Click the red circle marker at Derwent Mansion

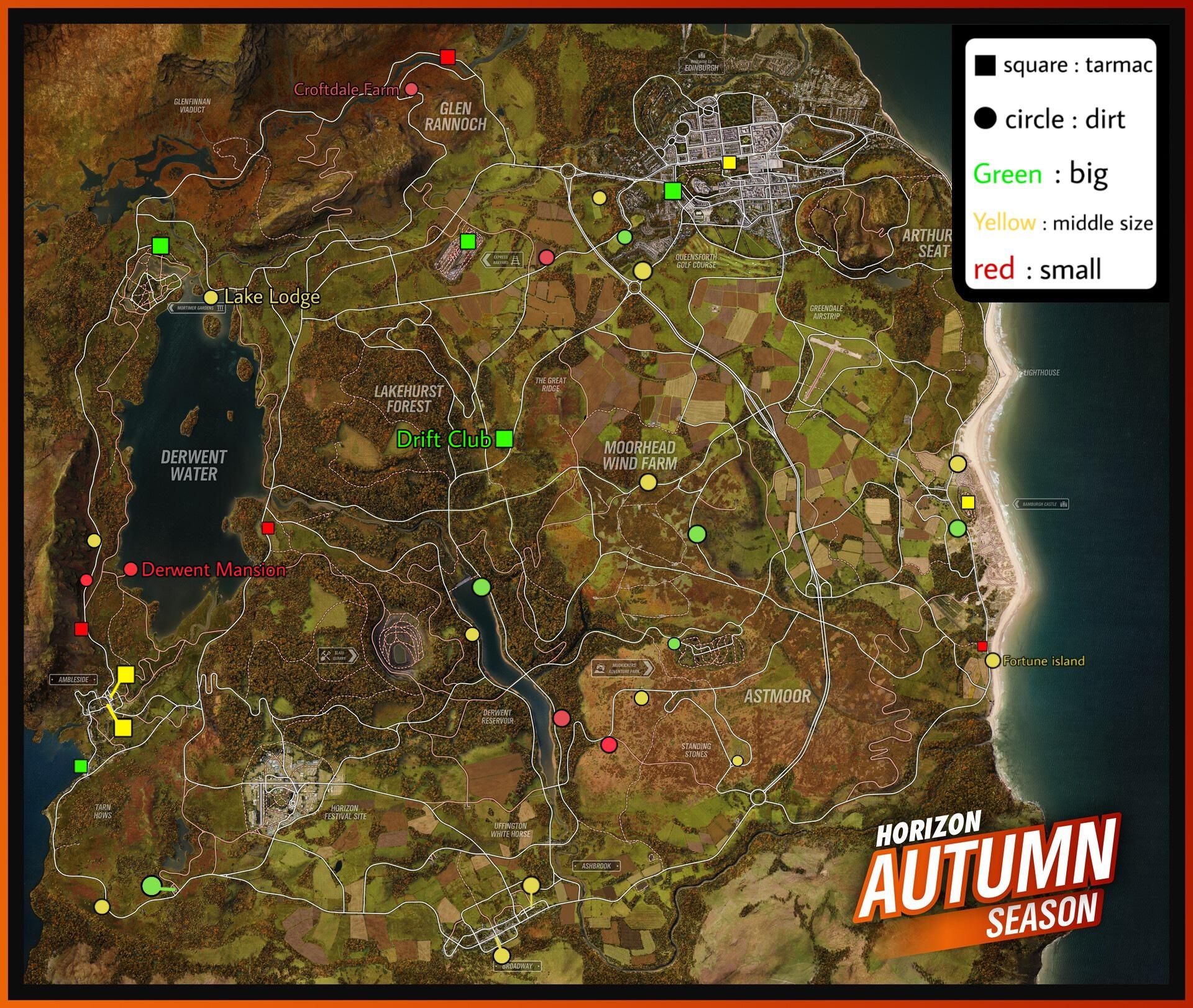[131, 568]
